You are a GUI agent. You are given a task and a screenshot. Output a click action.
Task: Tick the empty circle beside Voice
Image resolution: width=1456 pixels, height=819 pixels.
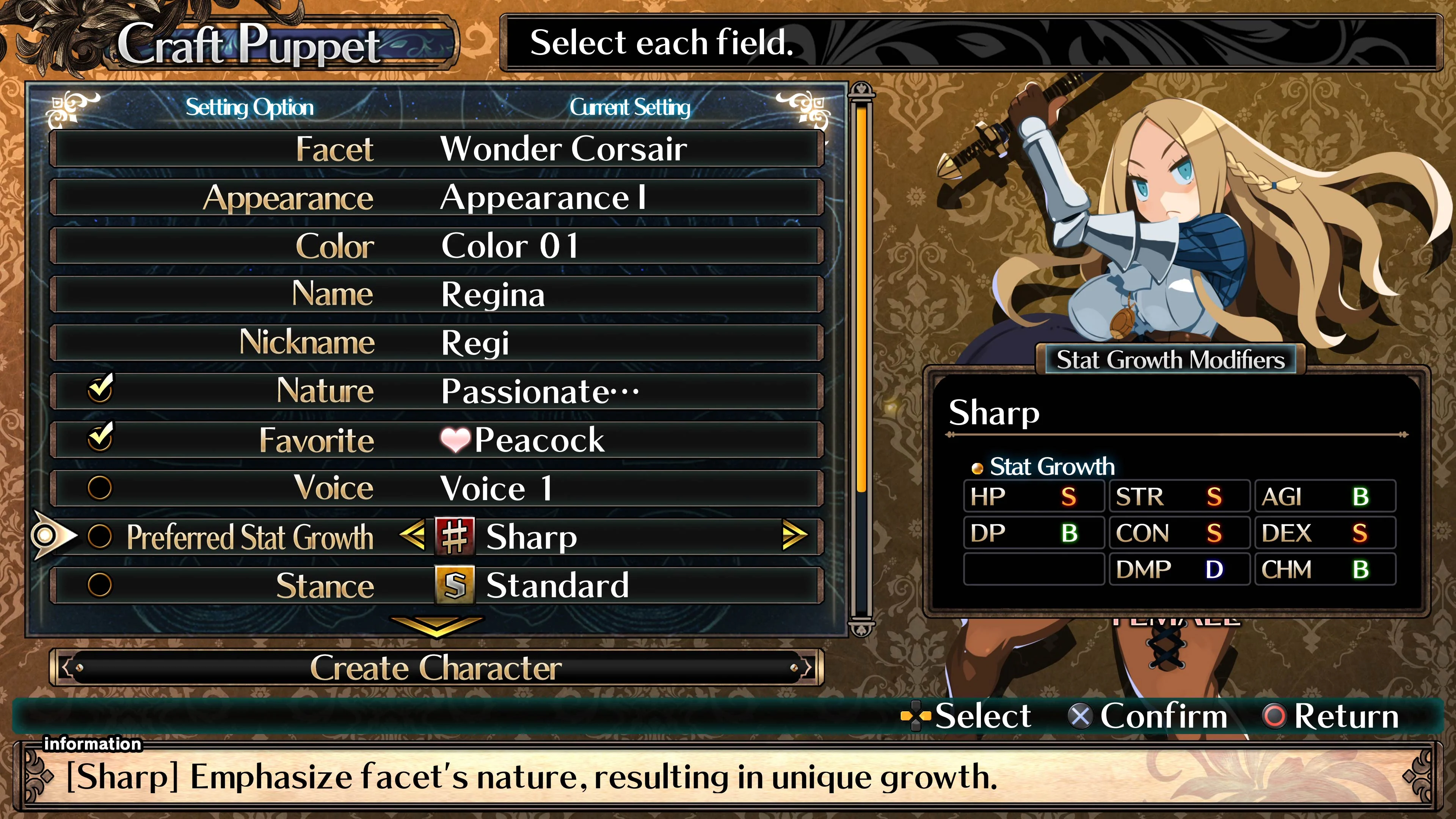pyautogui.click(x=100, y=488)
